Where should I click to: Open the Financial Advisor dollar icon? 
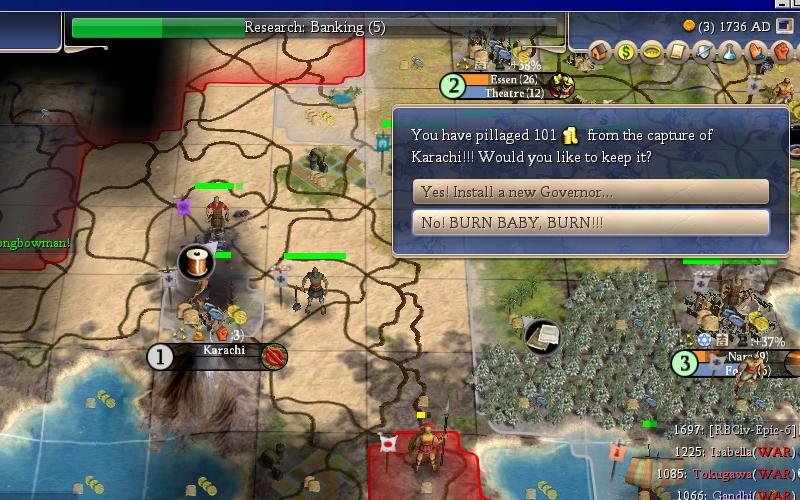click(627, 51)
